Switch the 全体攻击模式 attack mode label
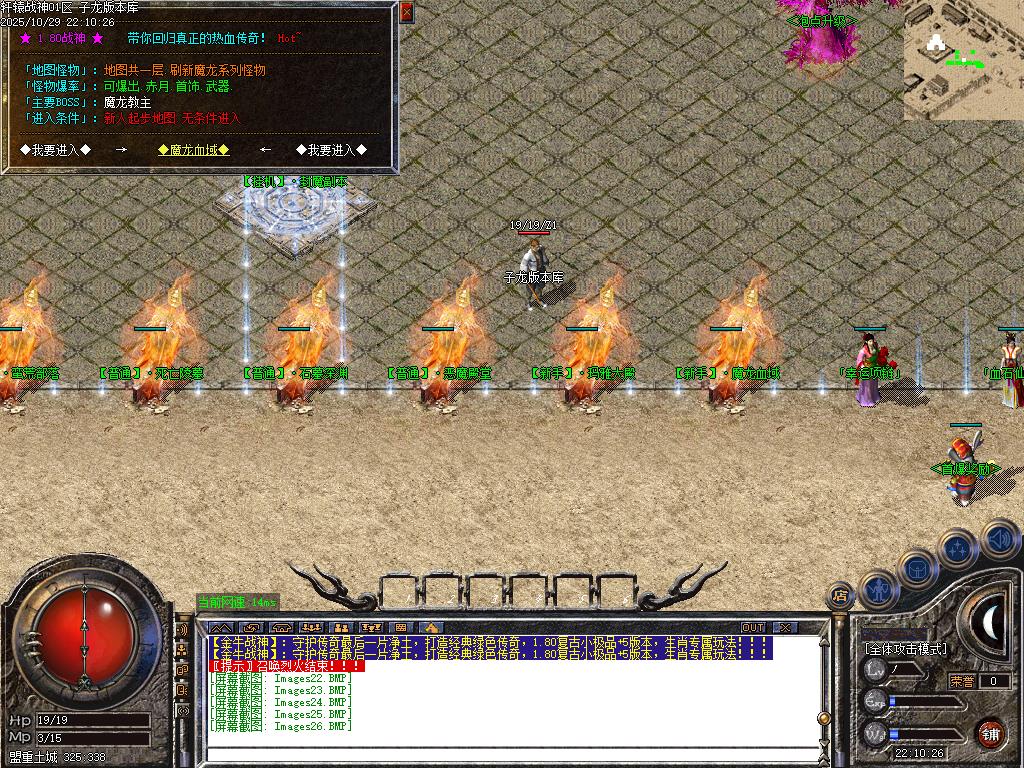Image resolution: width=1024 pixels, height=768 pixels. pos(905,649)
